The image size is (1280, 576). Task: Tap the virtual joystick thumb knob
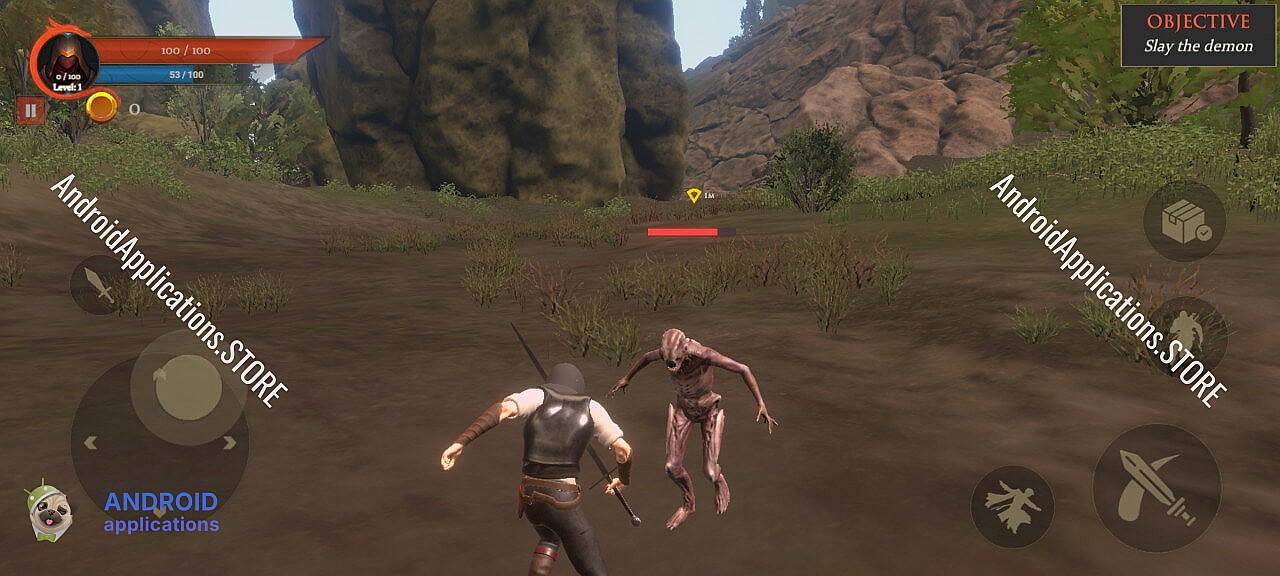tap(188, 387)
